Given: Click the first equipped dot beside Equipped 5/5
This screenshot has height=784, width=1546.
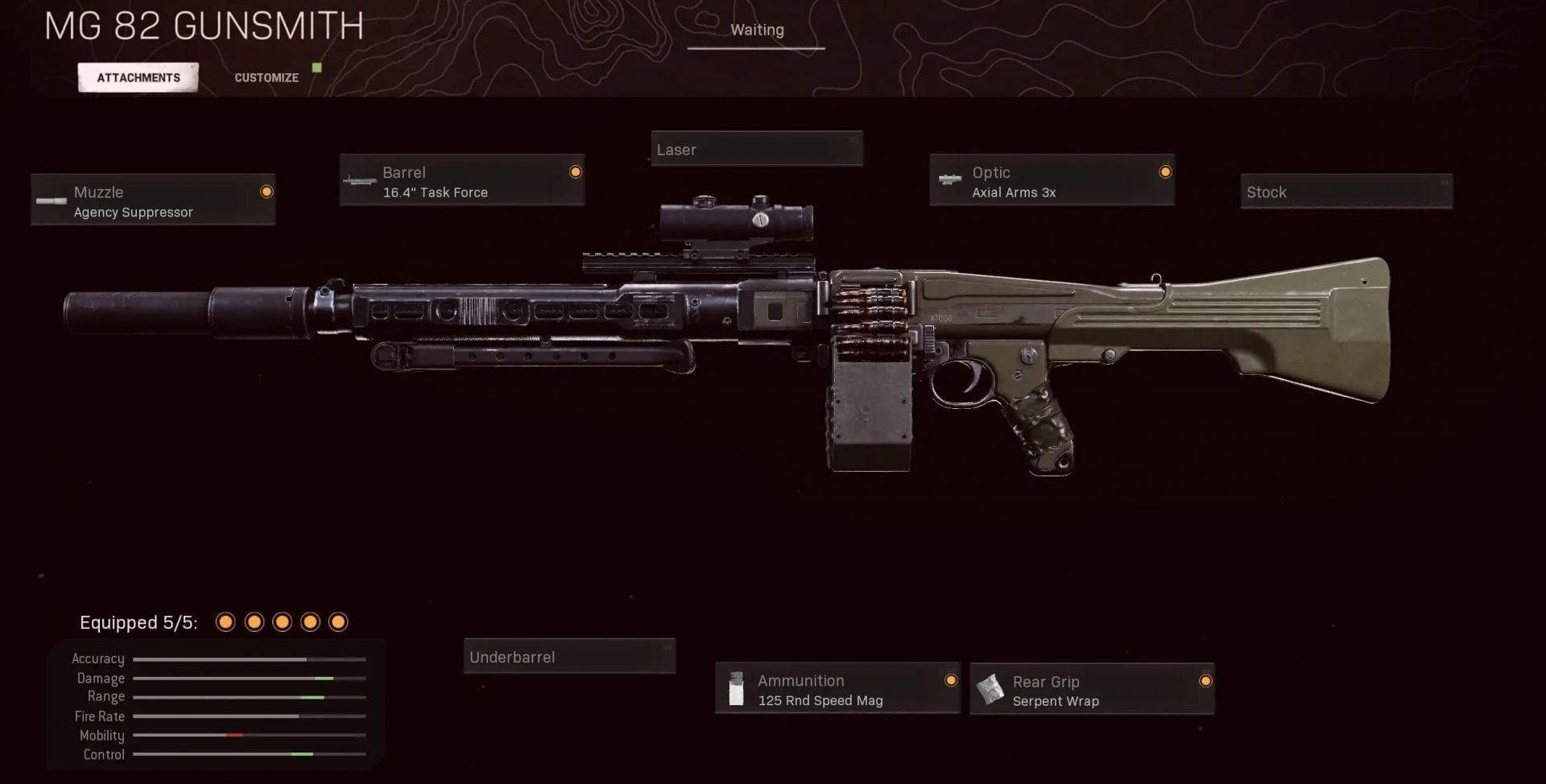Looking at the screenshot, I should pyautogui.click(x=226, y=621).
